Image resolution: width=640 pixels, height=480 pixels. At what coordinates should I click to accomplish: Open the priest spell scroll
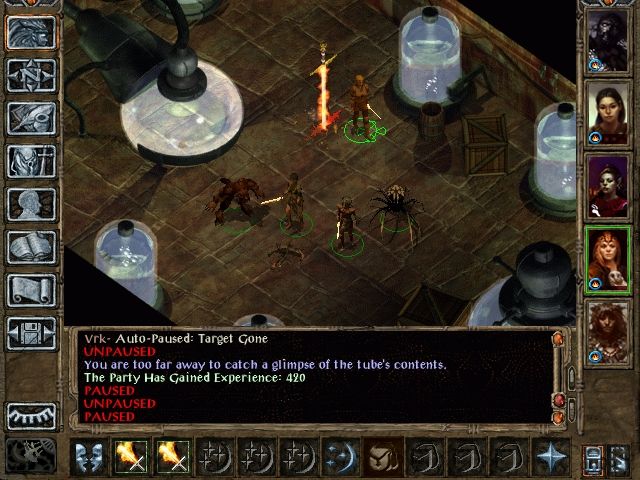[30, 290]
